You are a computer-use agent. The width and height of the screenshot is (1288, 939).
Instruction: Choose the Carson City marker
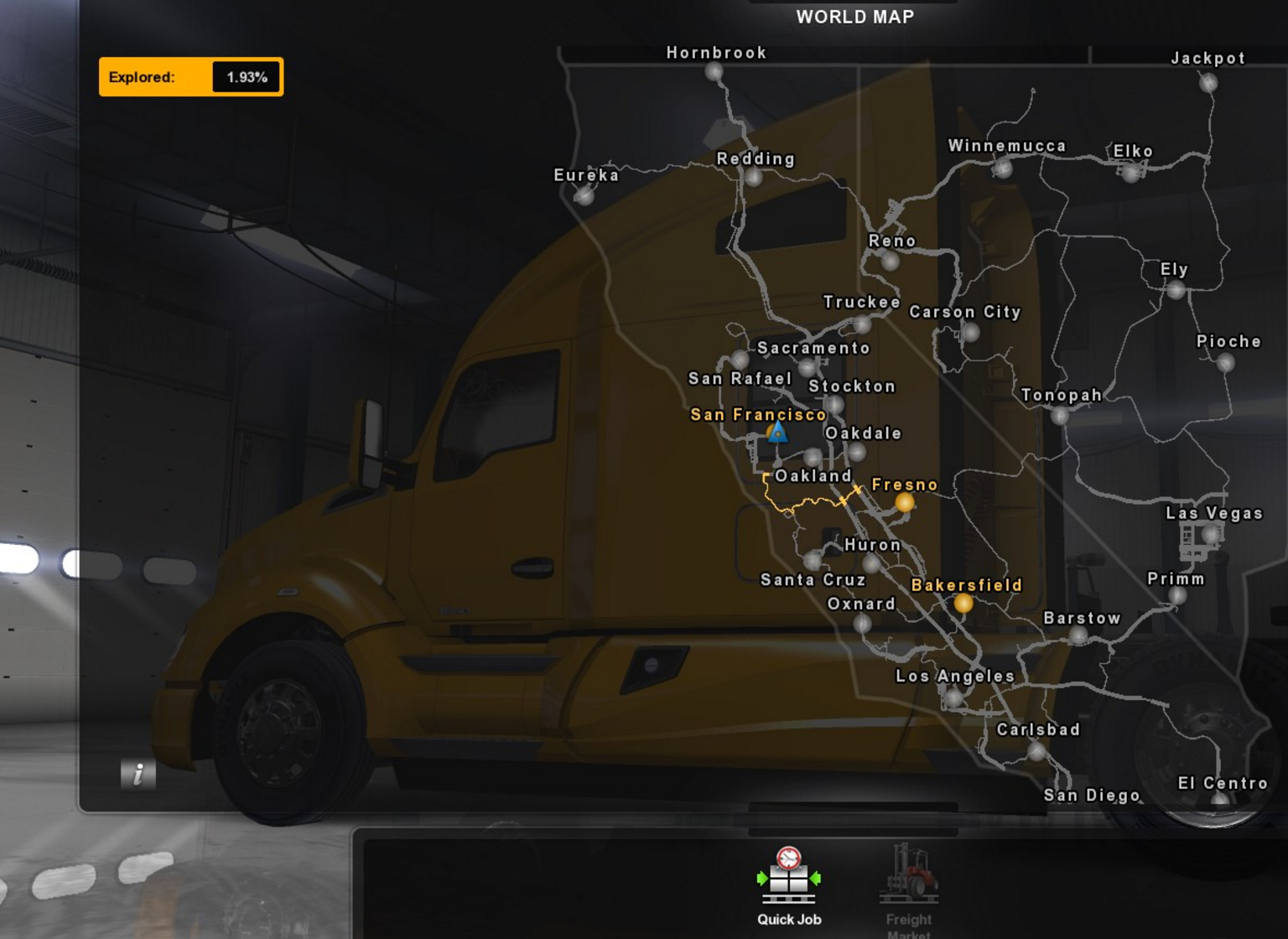click(x=970, y=332)
